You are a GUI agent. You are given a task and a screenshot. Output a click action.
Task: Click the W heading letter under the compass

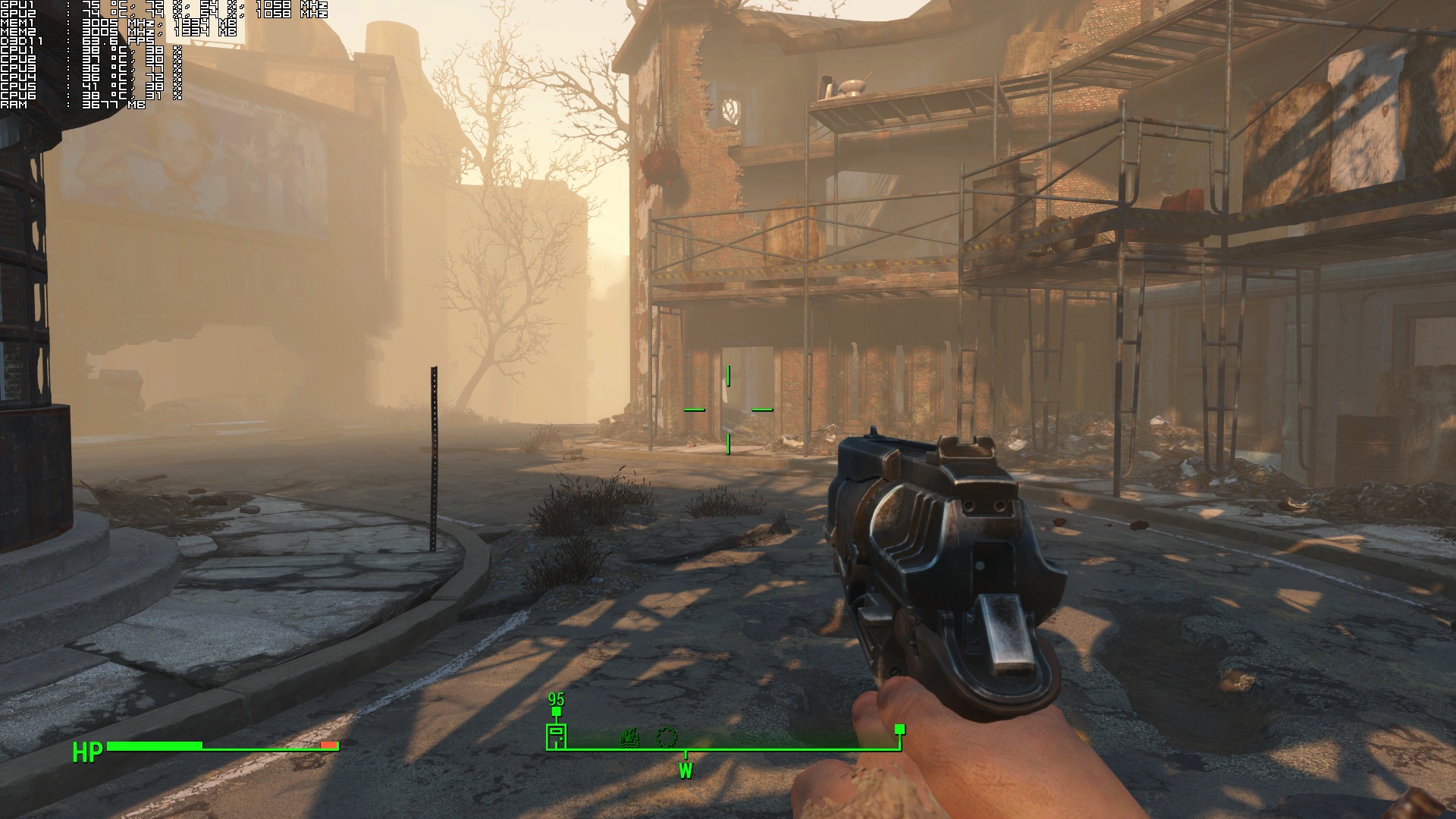686,771
